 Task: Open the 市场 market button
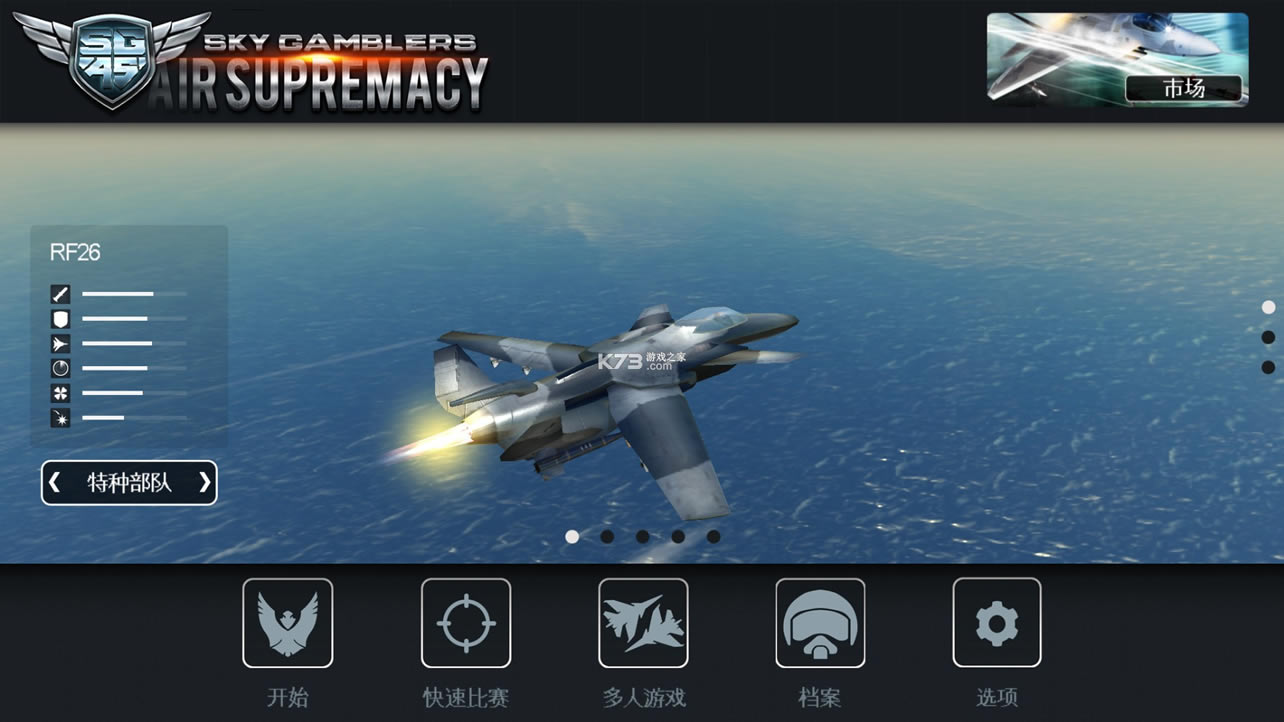click(x=1184, y=88)
